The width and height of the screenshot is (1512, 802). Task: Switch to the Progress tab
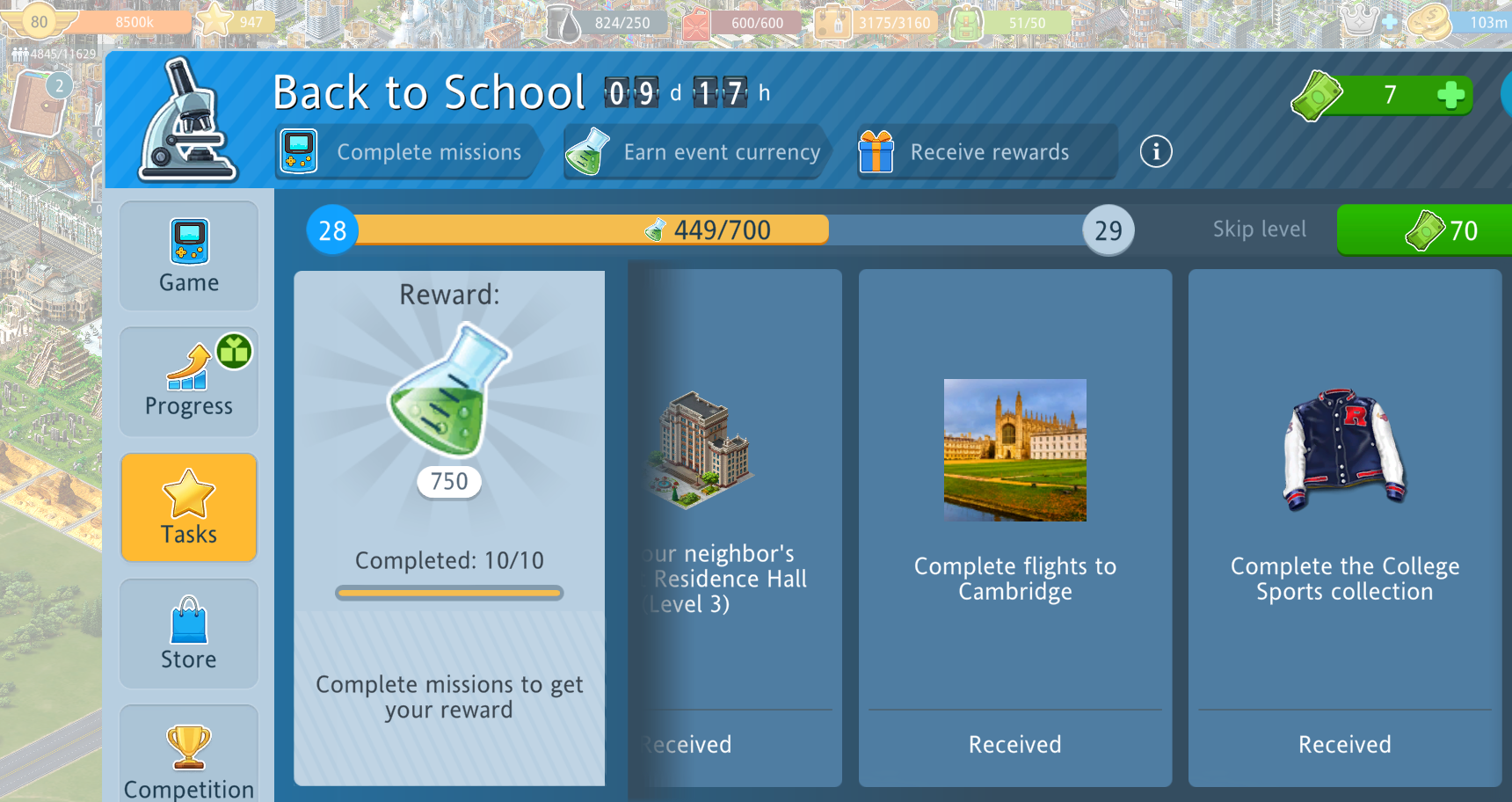pos(189,382)
